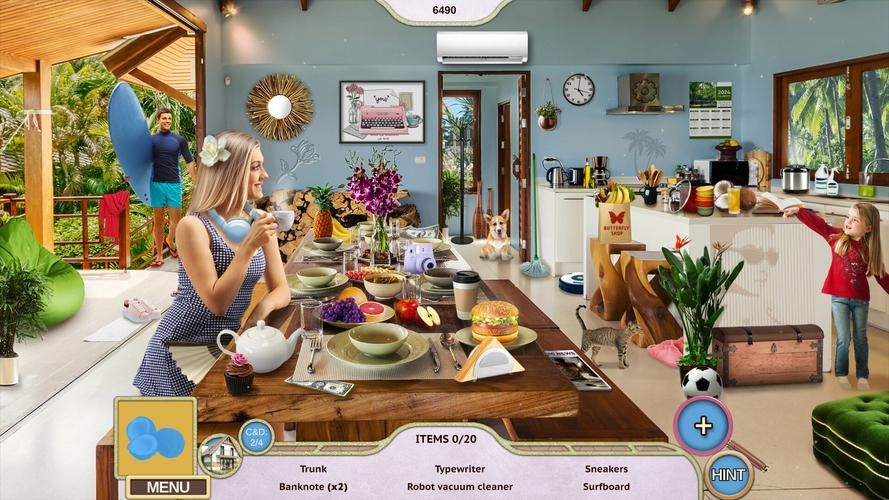This screenshot has width=889, height=500.
Task: Open the C&D 2/4 counter badge
Action: [x=256, y=436]
